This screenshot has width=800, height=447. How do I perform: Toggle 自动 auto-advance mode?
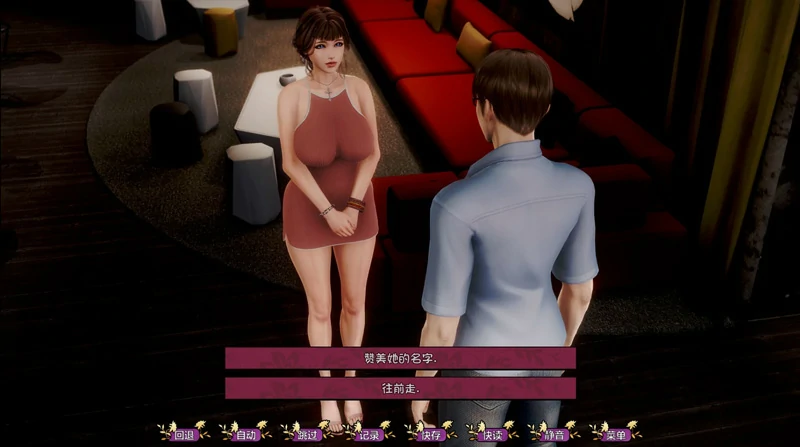tap(247, 434)
